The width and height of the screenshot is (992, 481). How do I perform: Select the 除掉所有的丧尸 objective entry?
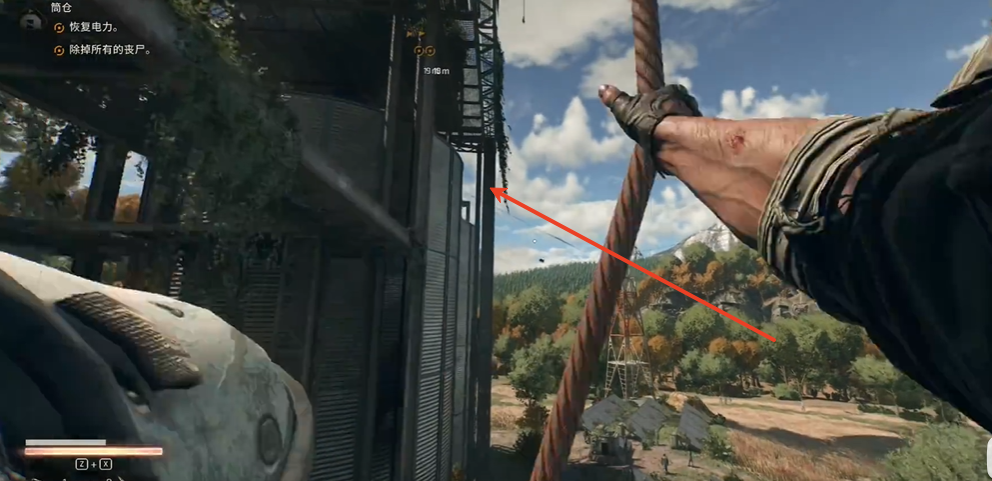click(x=100, y=49)
